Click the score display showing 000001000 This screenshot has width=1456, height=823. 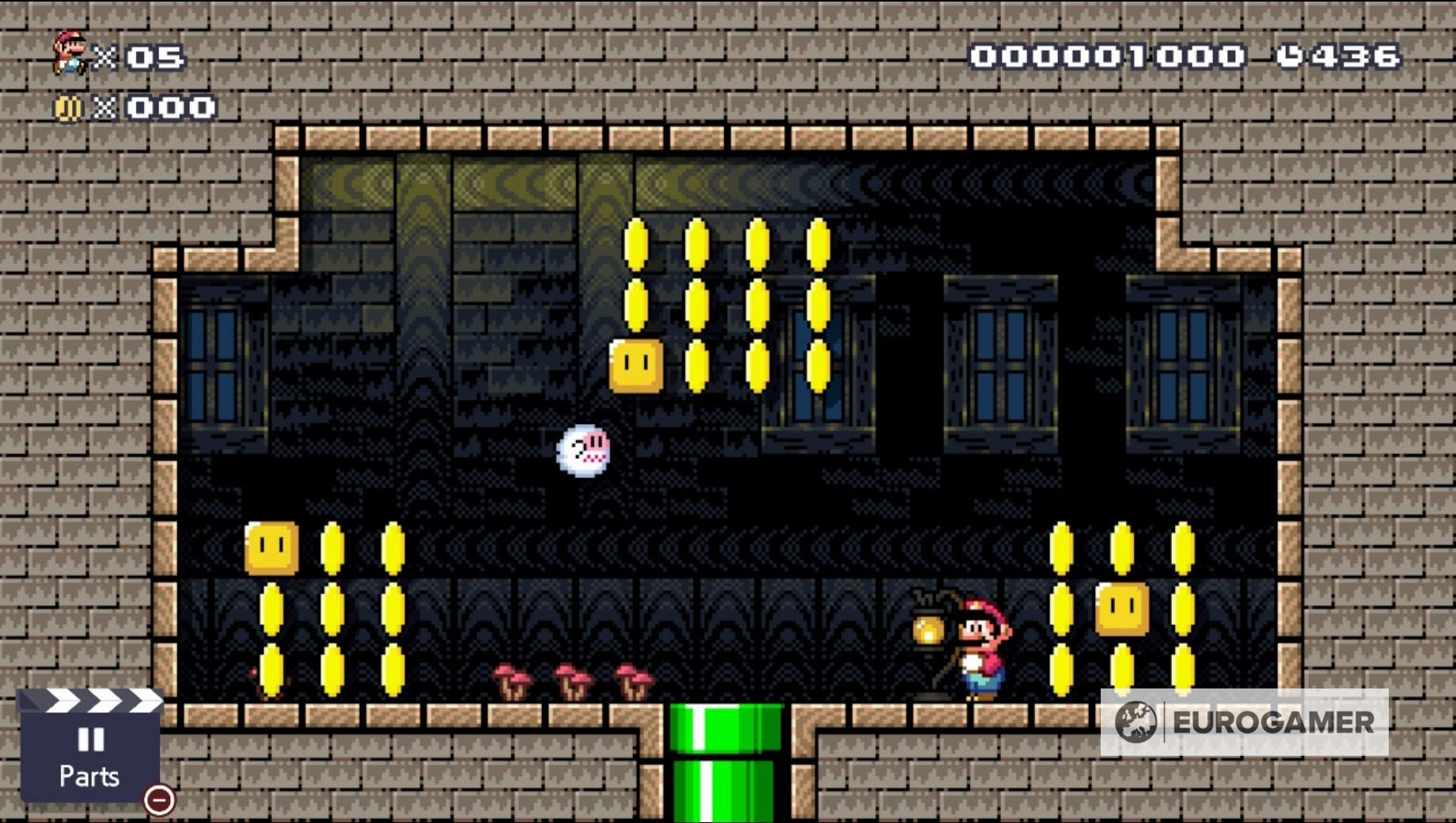coord(1105,55)
